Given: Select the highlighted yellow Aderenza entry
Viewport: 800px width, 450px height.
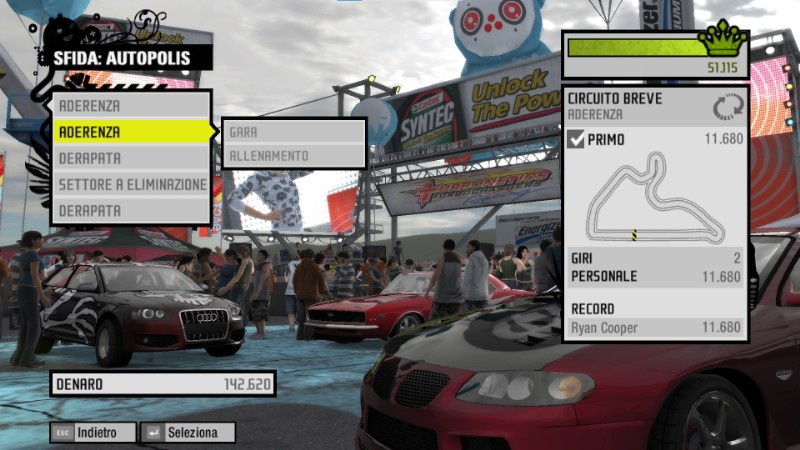Looking at the screenshot, I should click(132, 132).
